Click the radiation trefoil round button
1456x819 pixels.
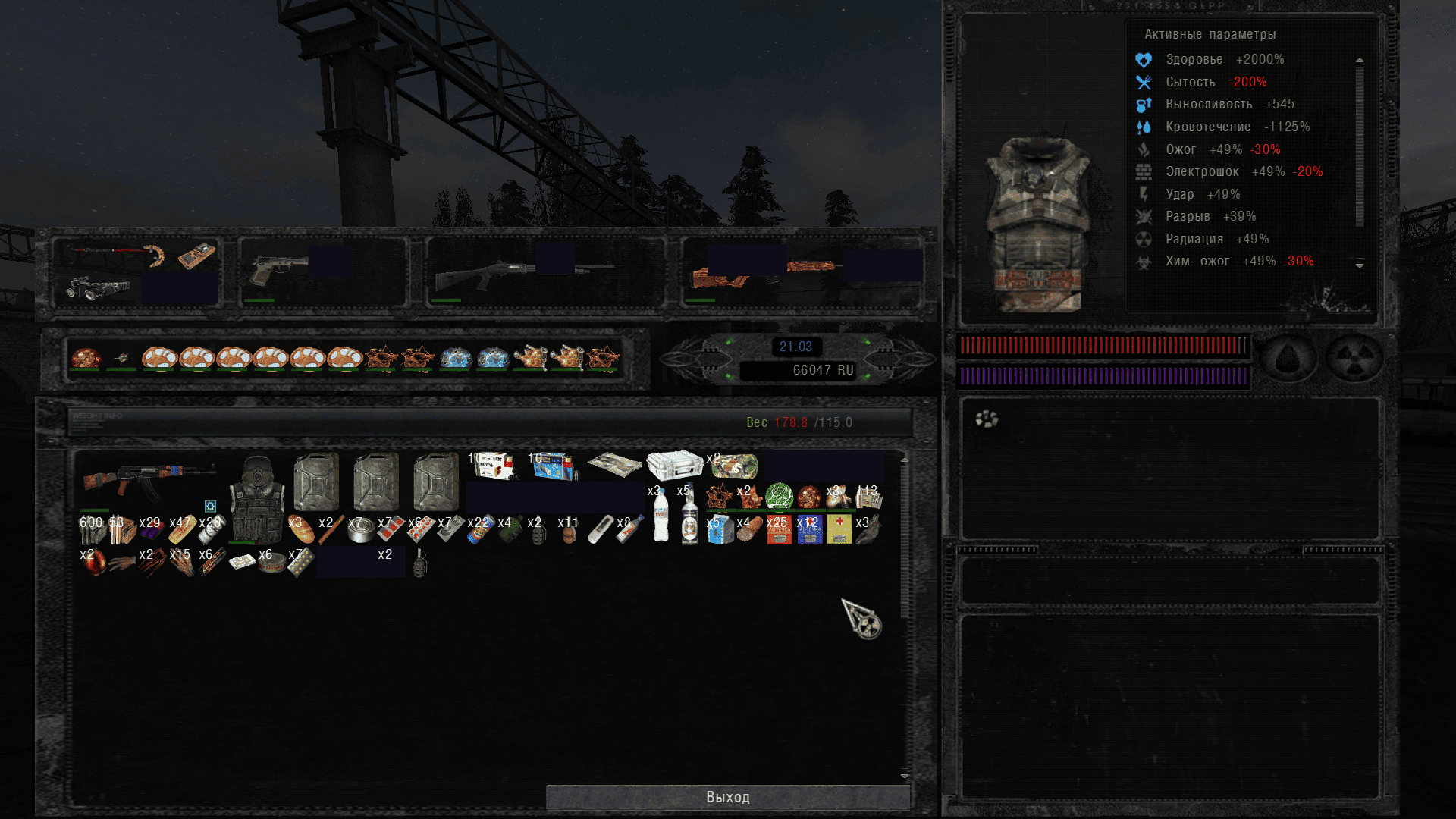click(1354, 358)
